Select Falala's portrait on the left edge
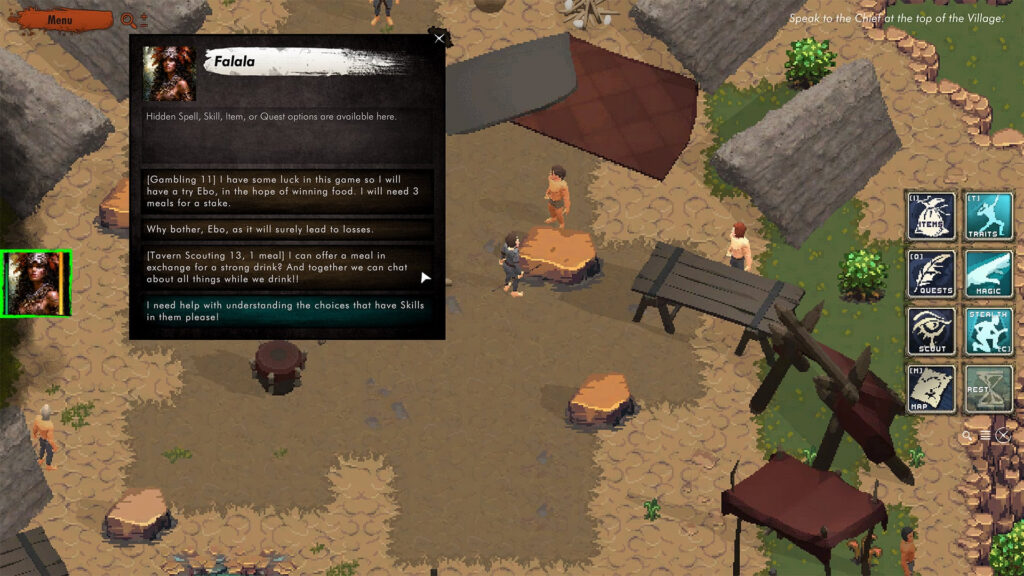1024x576 pixels. point(36,284)
